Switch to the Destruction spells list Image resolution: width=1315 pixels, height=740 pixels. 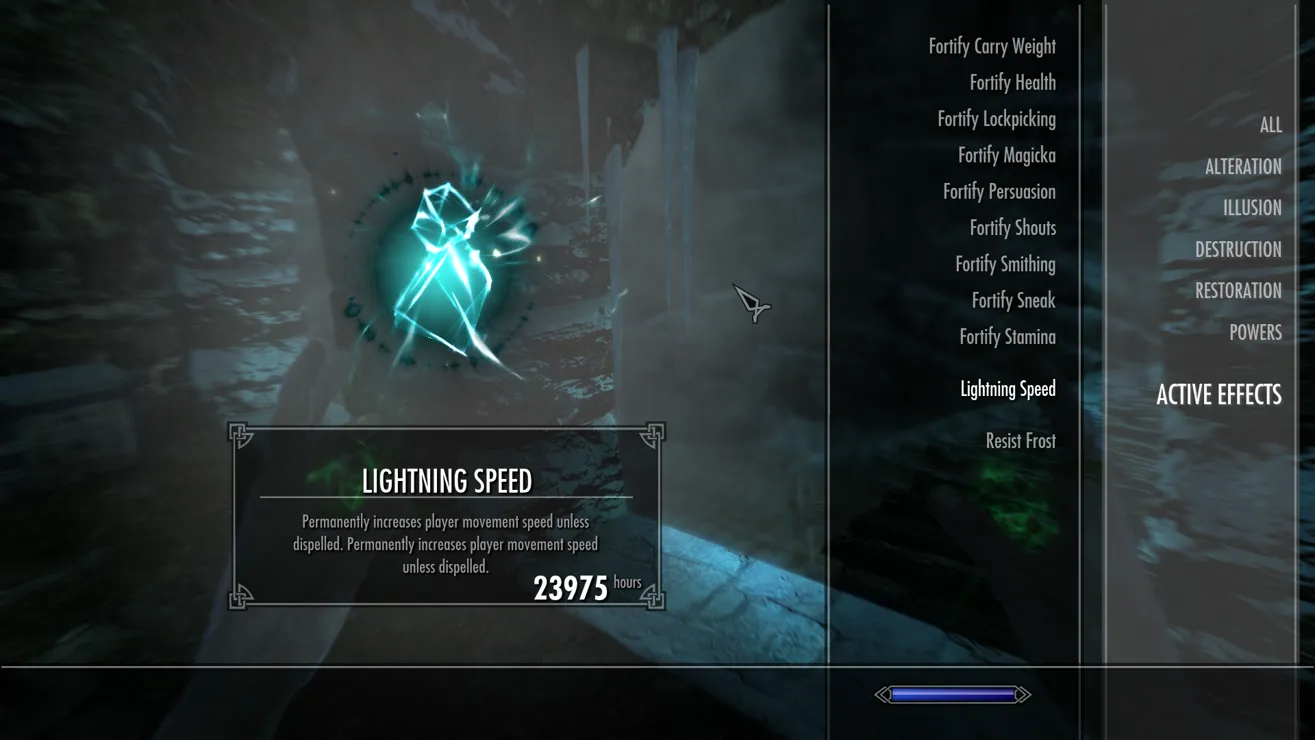tap(1238, 250)
